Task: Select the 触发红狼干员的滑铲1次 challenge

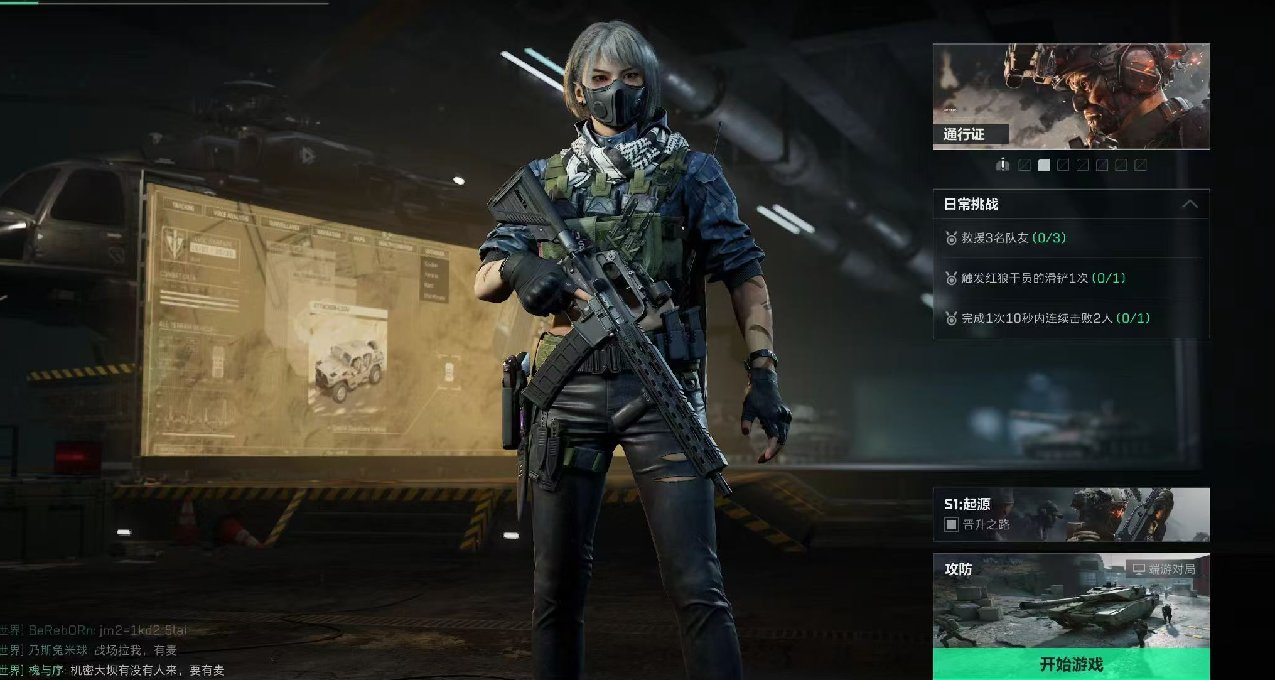Action: [1070, 278]
